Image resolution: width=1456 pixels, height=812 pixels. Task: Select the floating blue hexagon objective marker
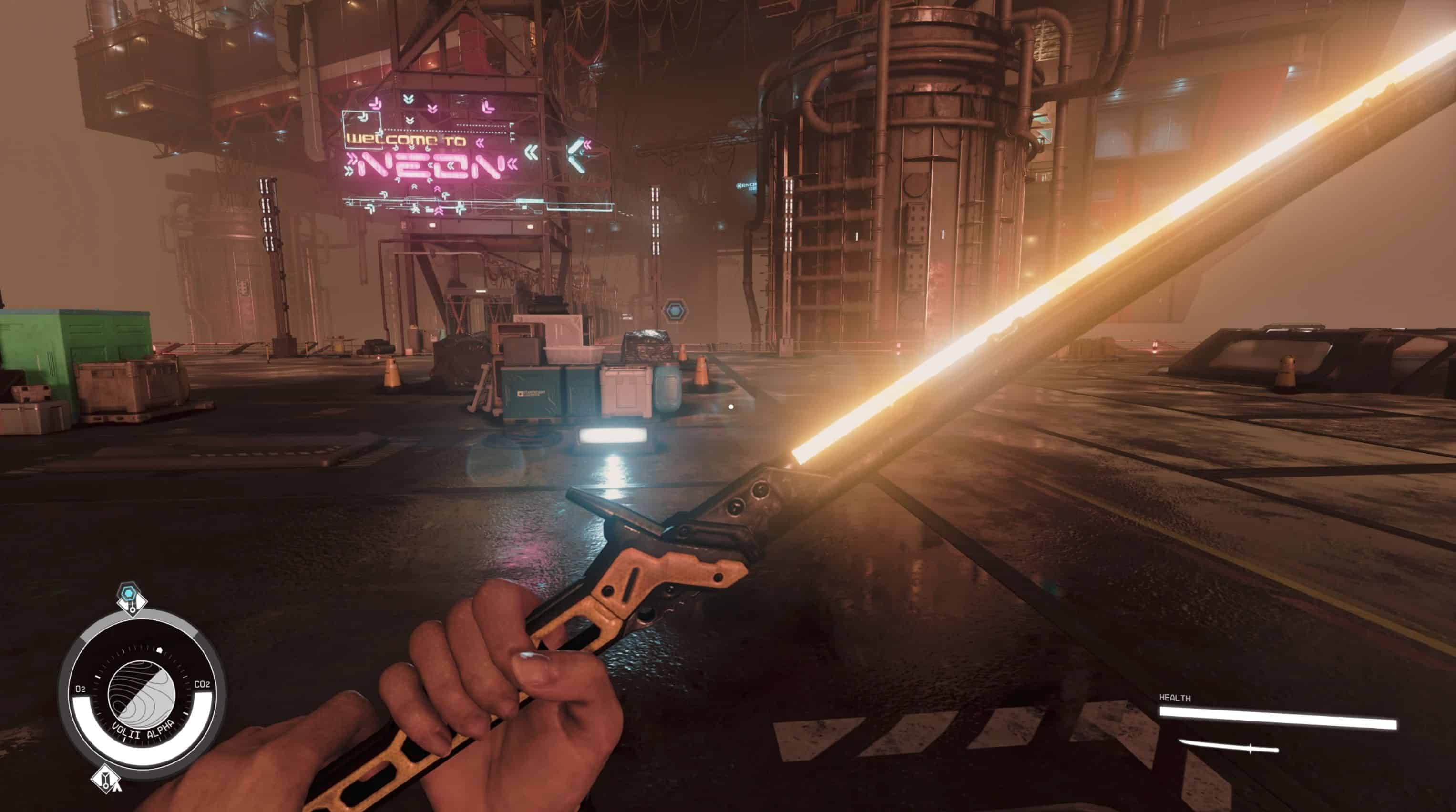coord(674,311)
